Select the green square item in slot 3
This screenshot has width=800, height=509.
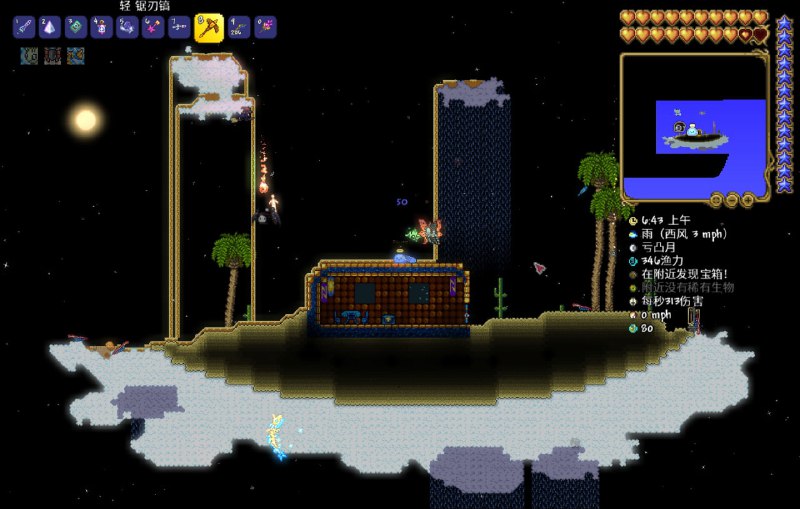pyautogui.click(x=75, y=28)
